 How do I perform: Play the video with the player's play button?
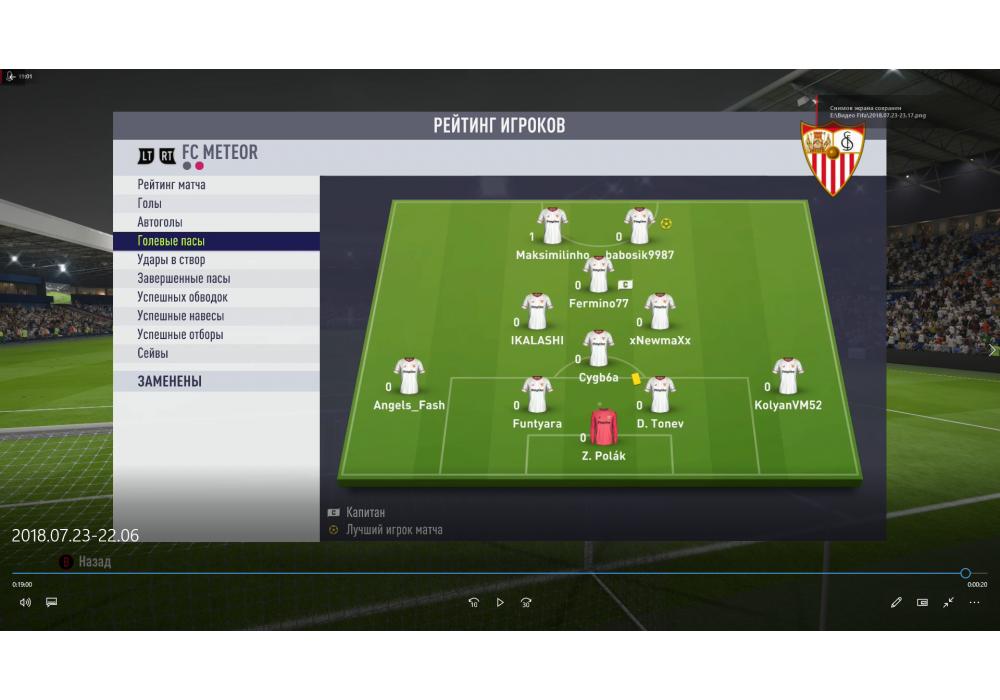click(500, 602)
